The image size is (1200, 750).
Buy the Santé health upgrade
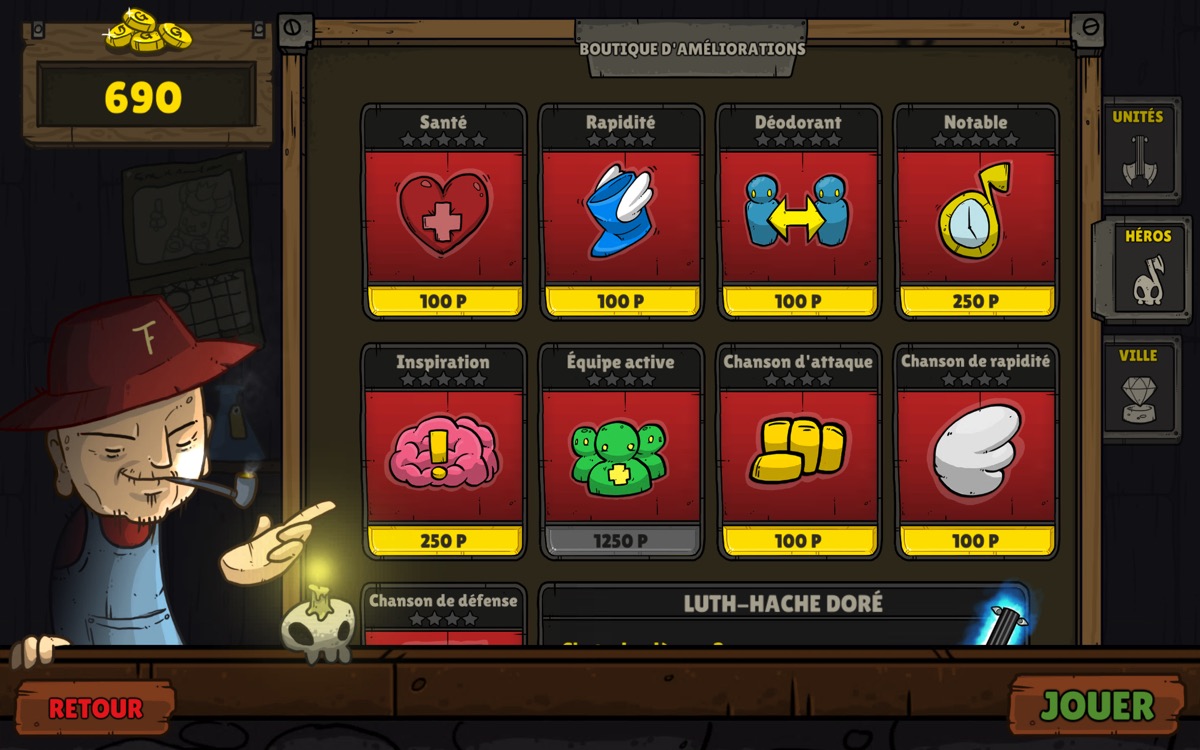coord(443,213)
